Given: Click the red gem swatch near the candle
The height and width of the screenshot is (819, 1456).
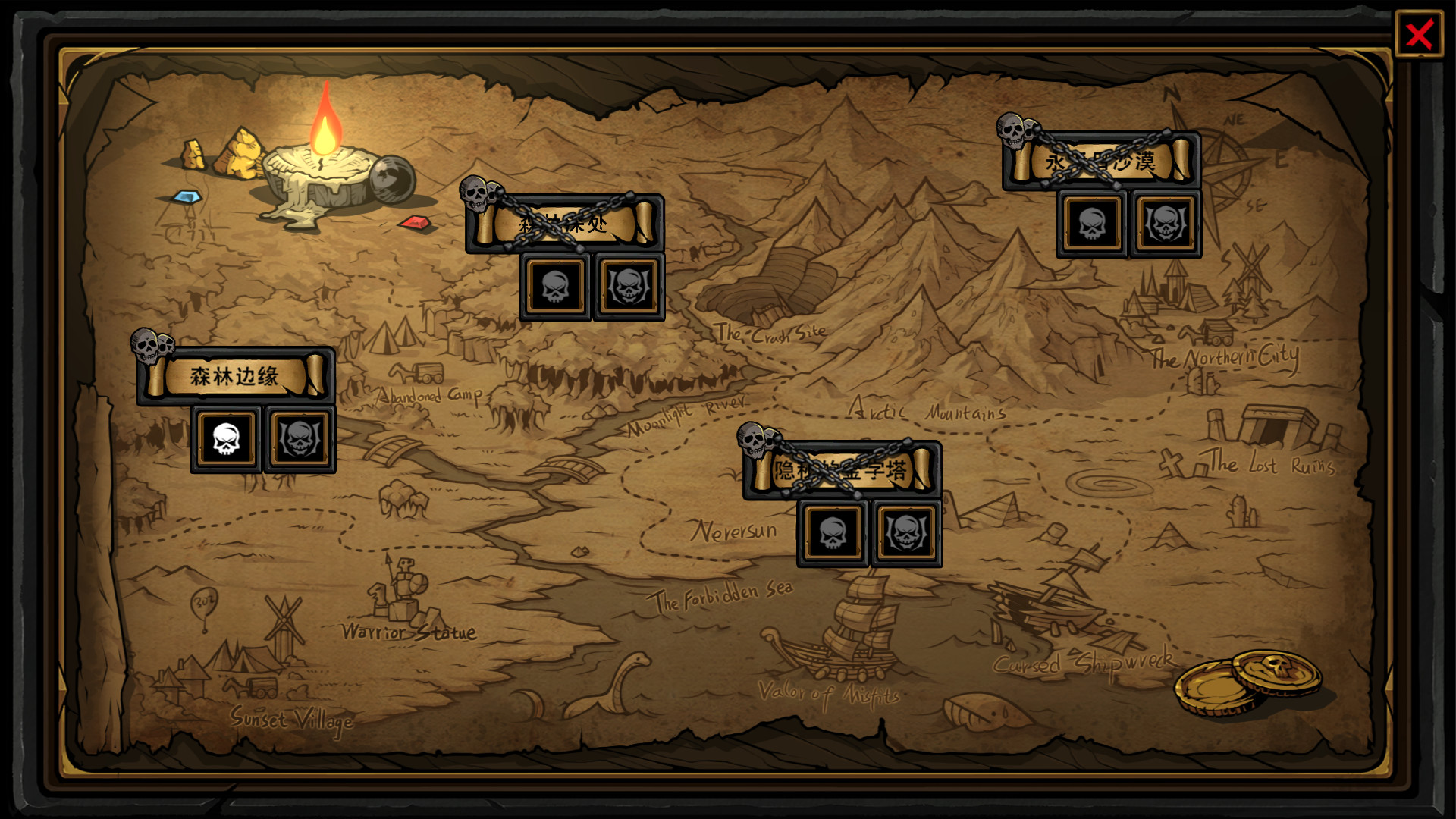Looking at the screenshot, I should (414, 224).
